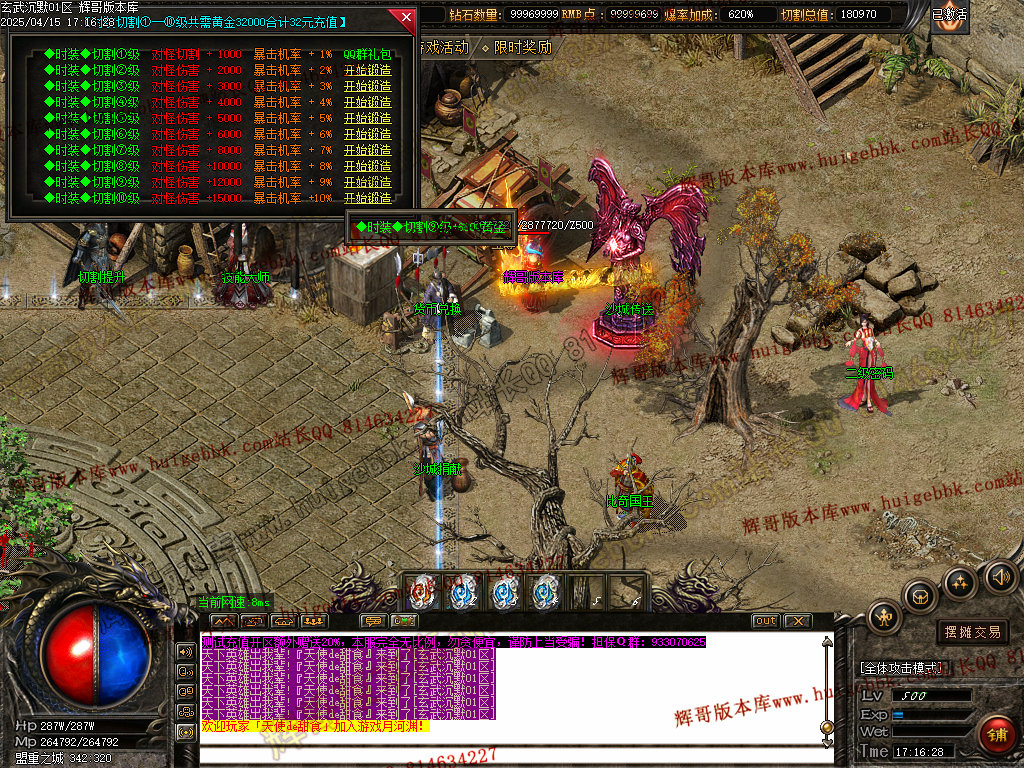The image size is (1024, 768).
Task: Start forging 切割 level 5 (+5000)
Action: [x=367, y=118]
